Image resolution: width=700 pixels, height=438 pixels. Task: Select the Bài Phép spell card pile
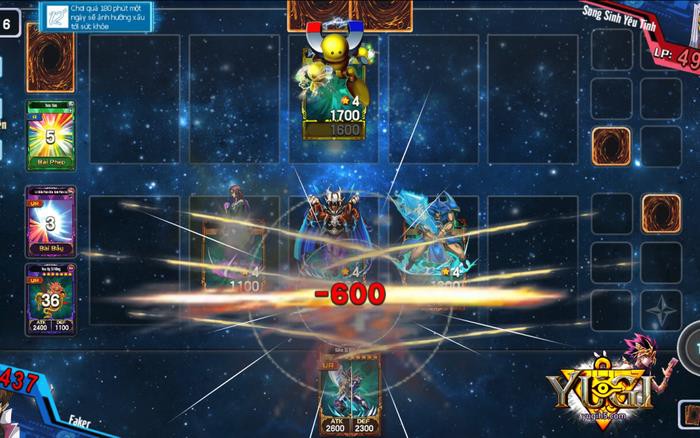pyautogui.click(x=46, y=134)
